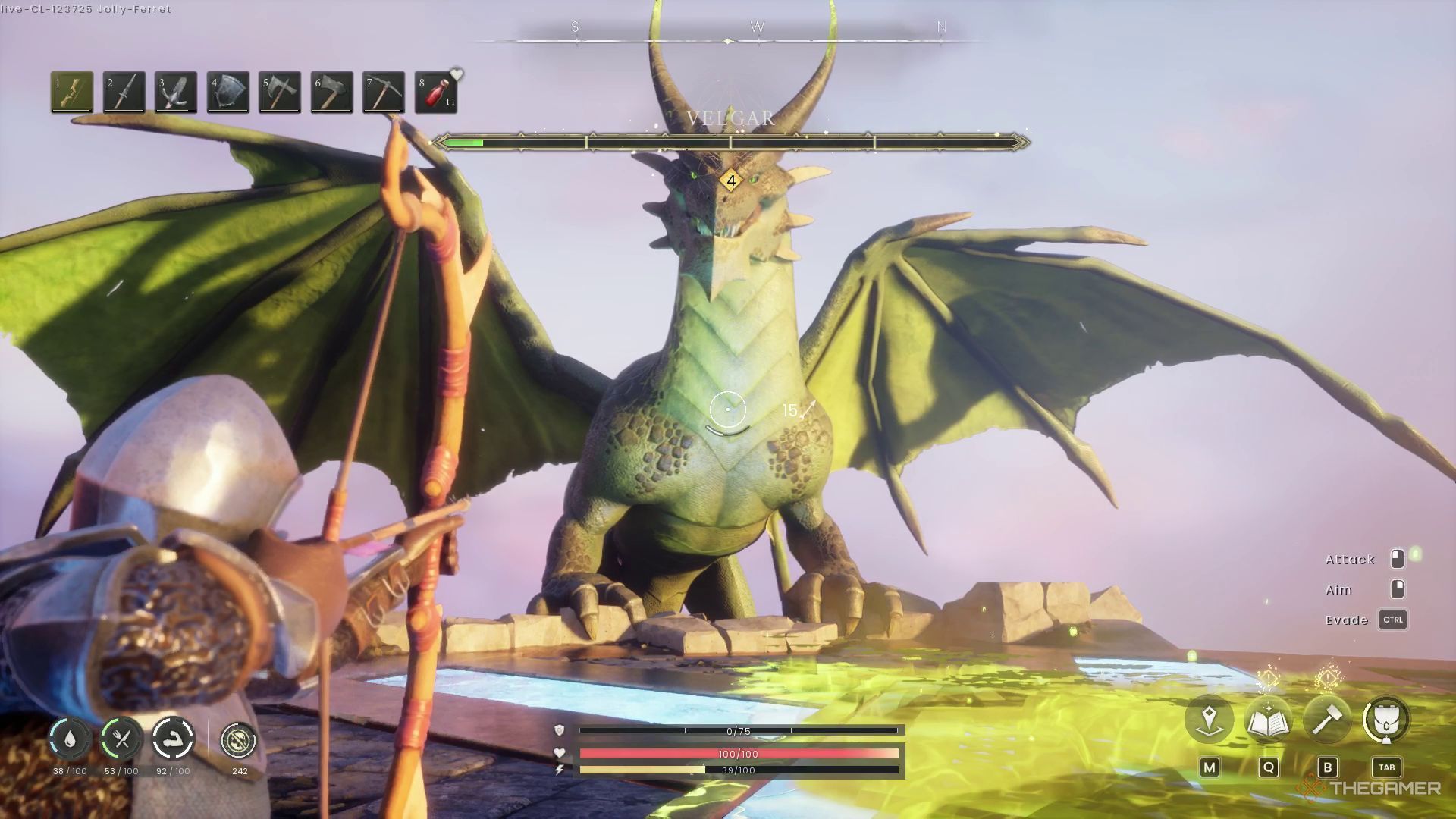Pick the felling axe in slot 6
This screenshot has height=819, width=1456.
pos(331,92)
